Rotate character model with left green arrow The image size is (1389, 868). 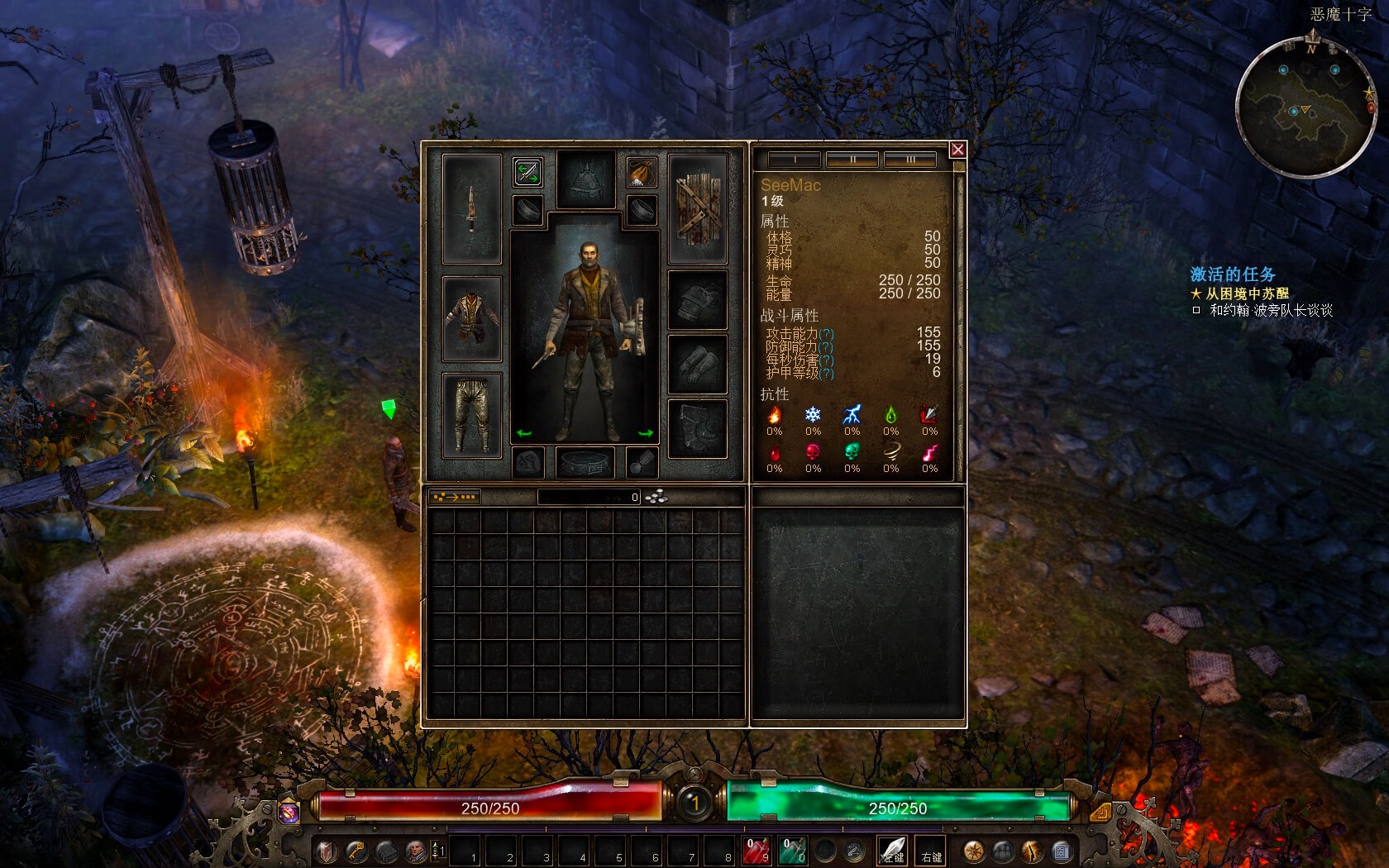point(523,433)
